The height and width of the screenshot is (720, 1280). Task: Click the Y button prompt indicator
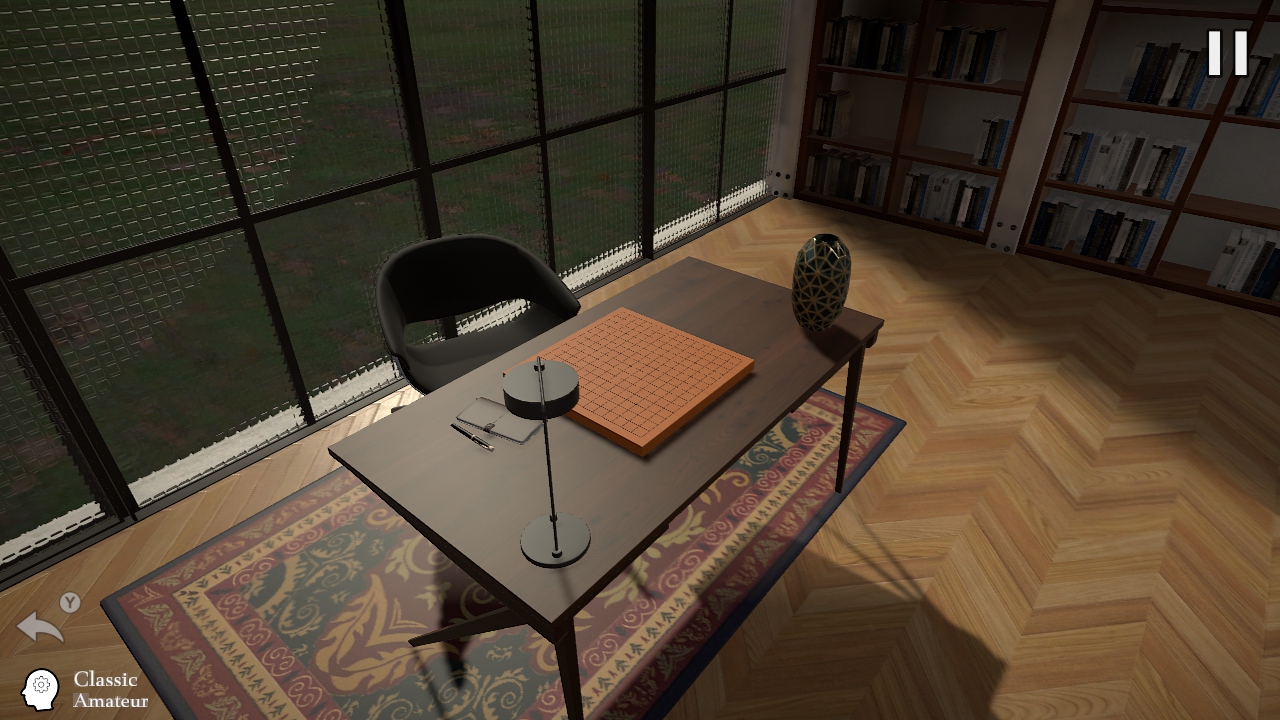point(70,603)
